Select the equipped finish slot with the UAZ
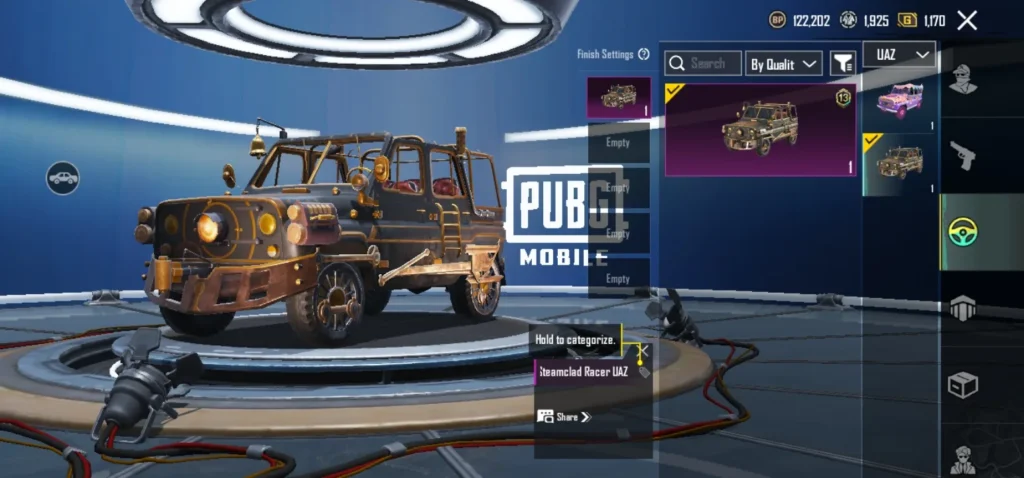The width and height of the screenshot is (1024, 478). pyautogui.click(x=618, y=98)
